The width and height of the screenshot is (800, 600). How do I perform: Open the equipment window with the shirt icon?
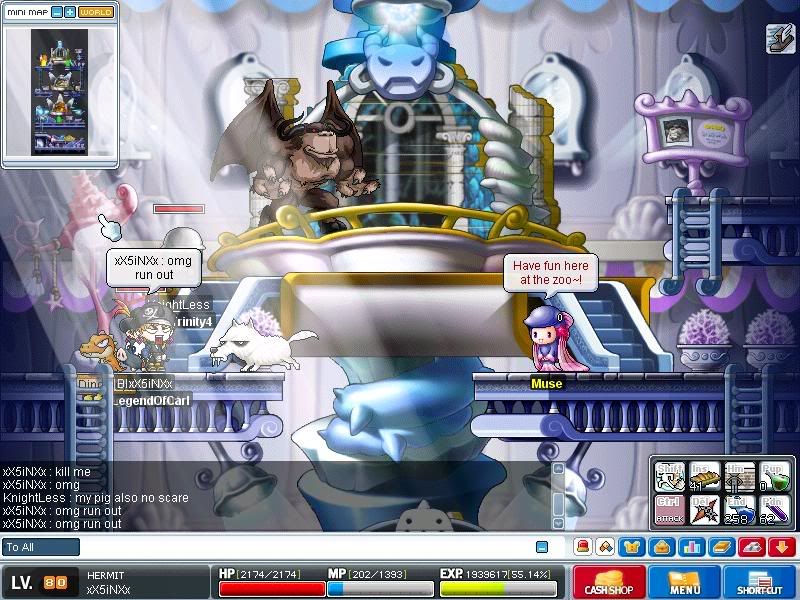(x=632, y=547)
